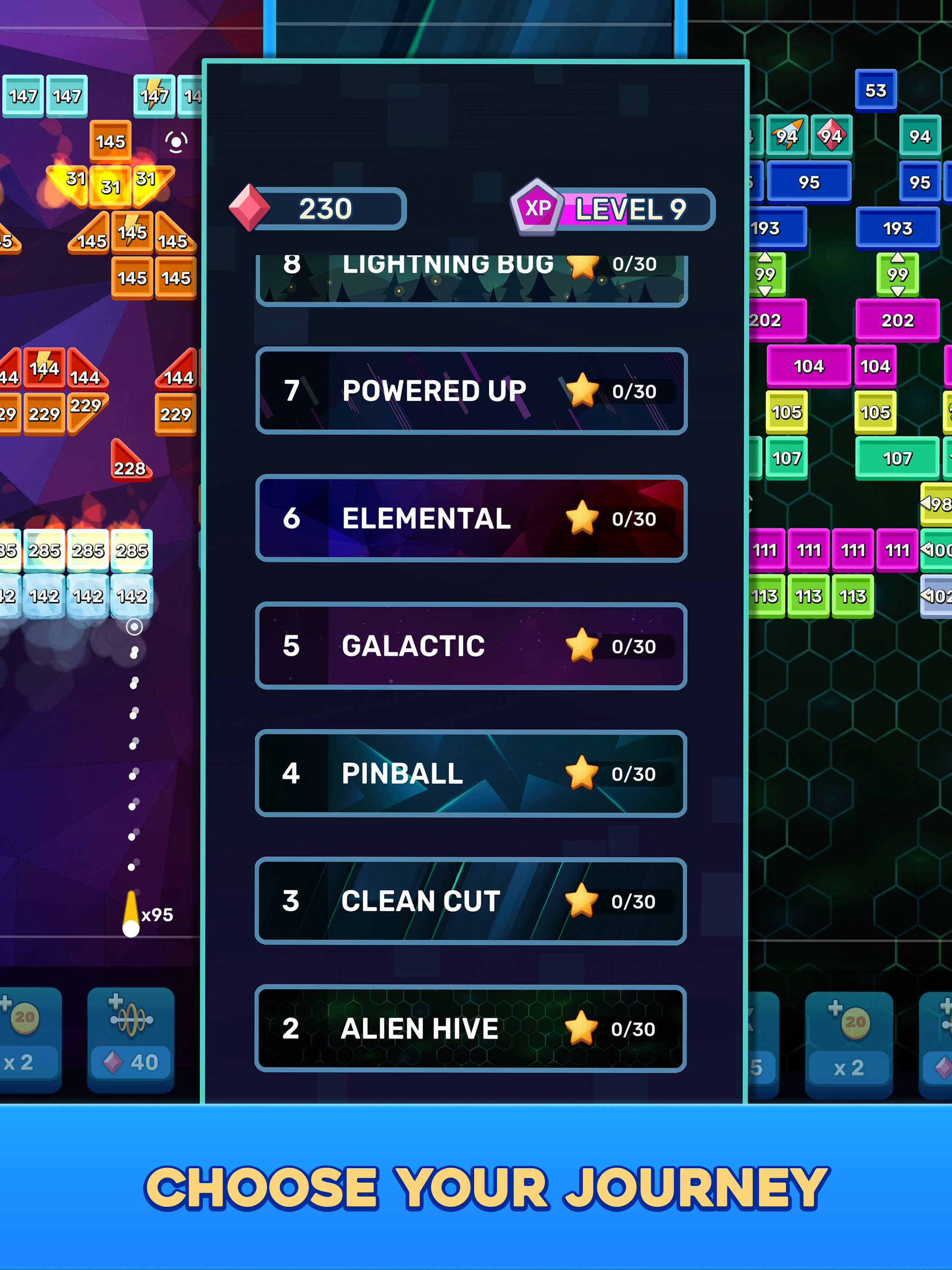This screenshot has height=1270, width=952.
Task: Choose the Clean Cut journey
Action: tap(471, 901)
